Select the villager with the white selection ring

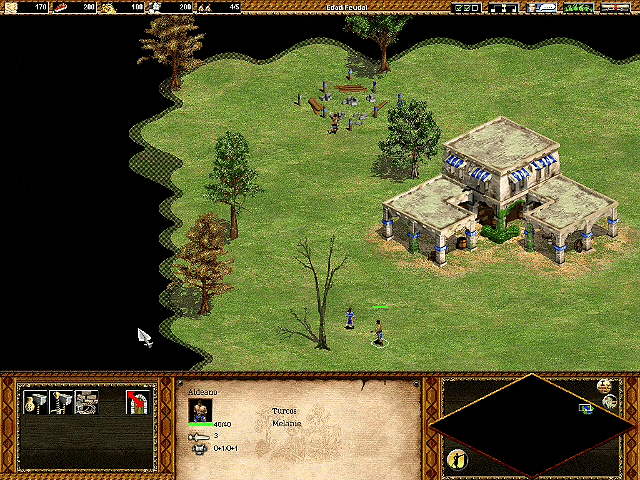coord(379,332)
